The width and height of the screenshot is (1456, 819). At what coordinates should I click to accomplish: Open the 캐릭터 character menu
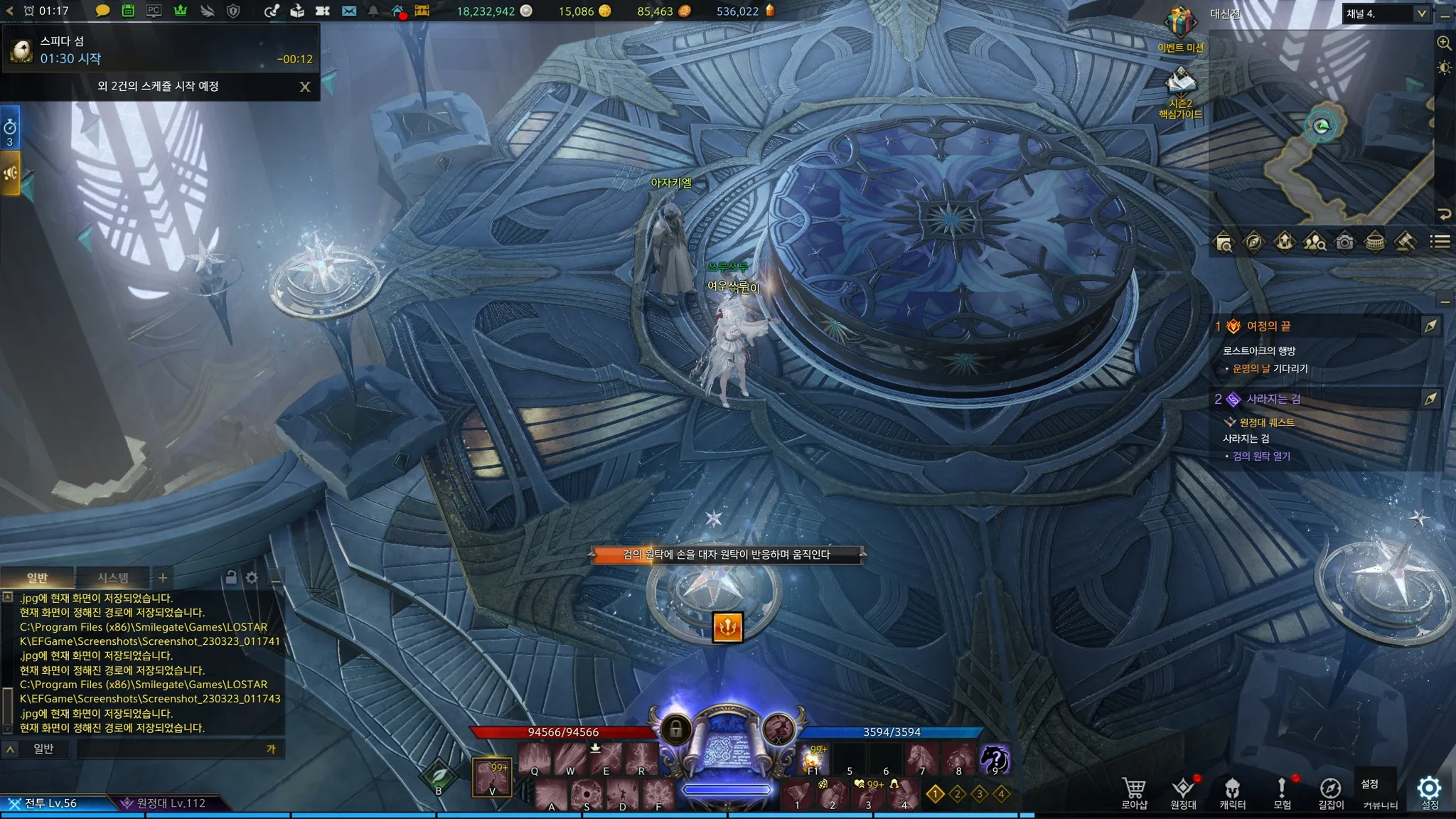click(1232, 793)
